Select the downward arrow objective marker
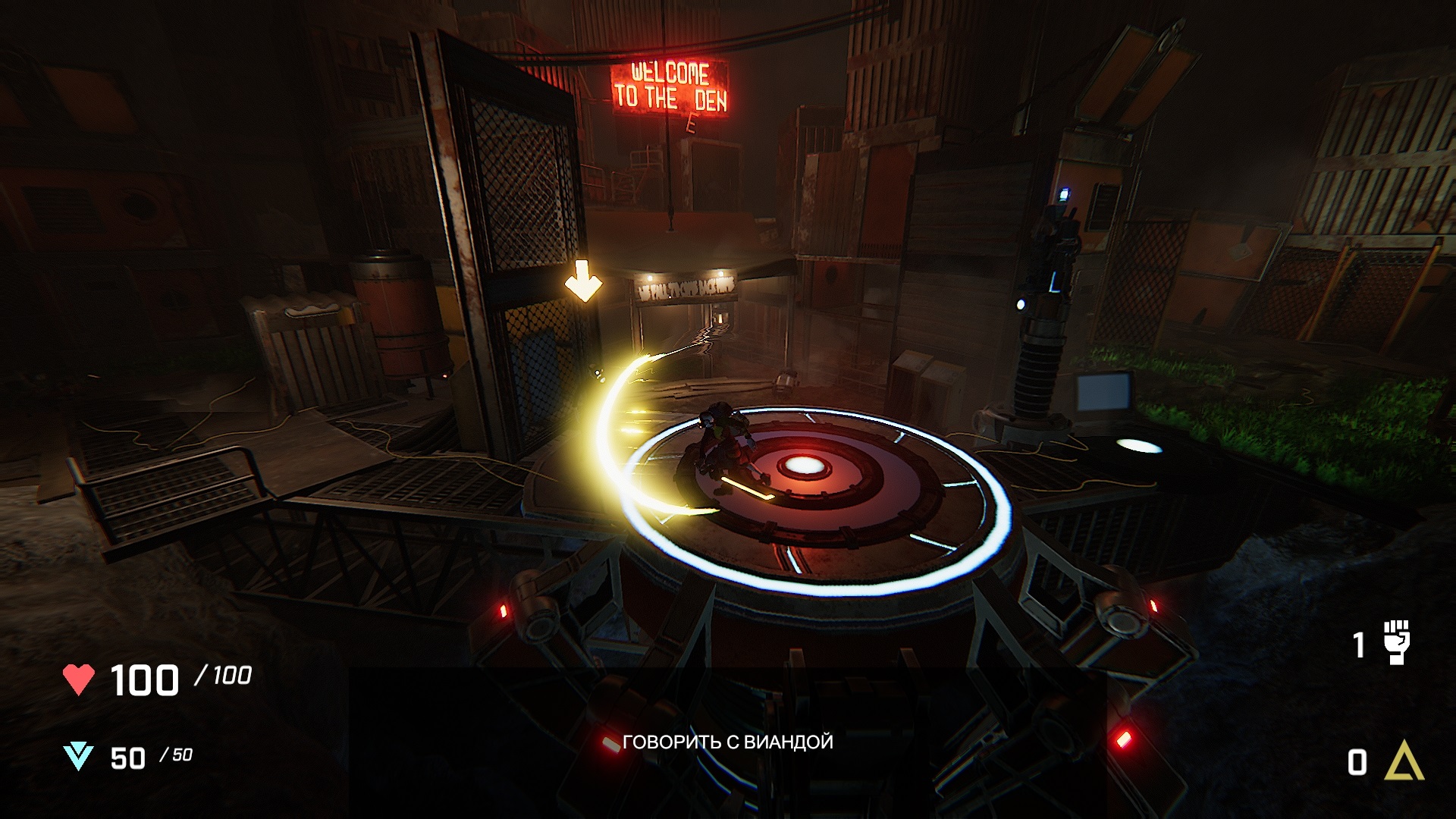The width and height of the screenshot is (1456, 819). [583, 281]
